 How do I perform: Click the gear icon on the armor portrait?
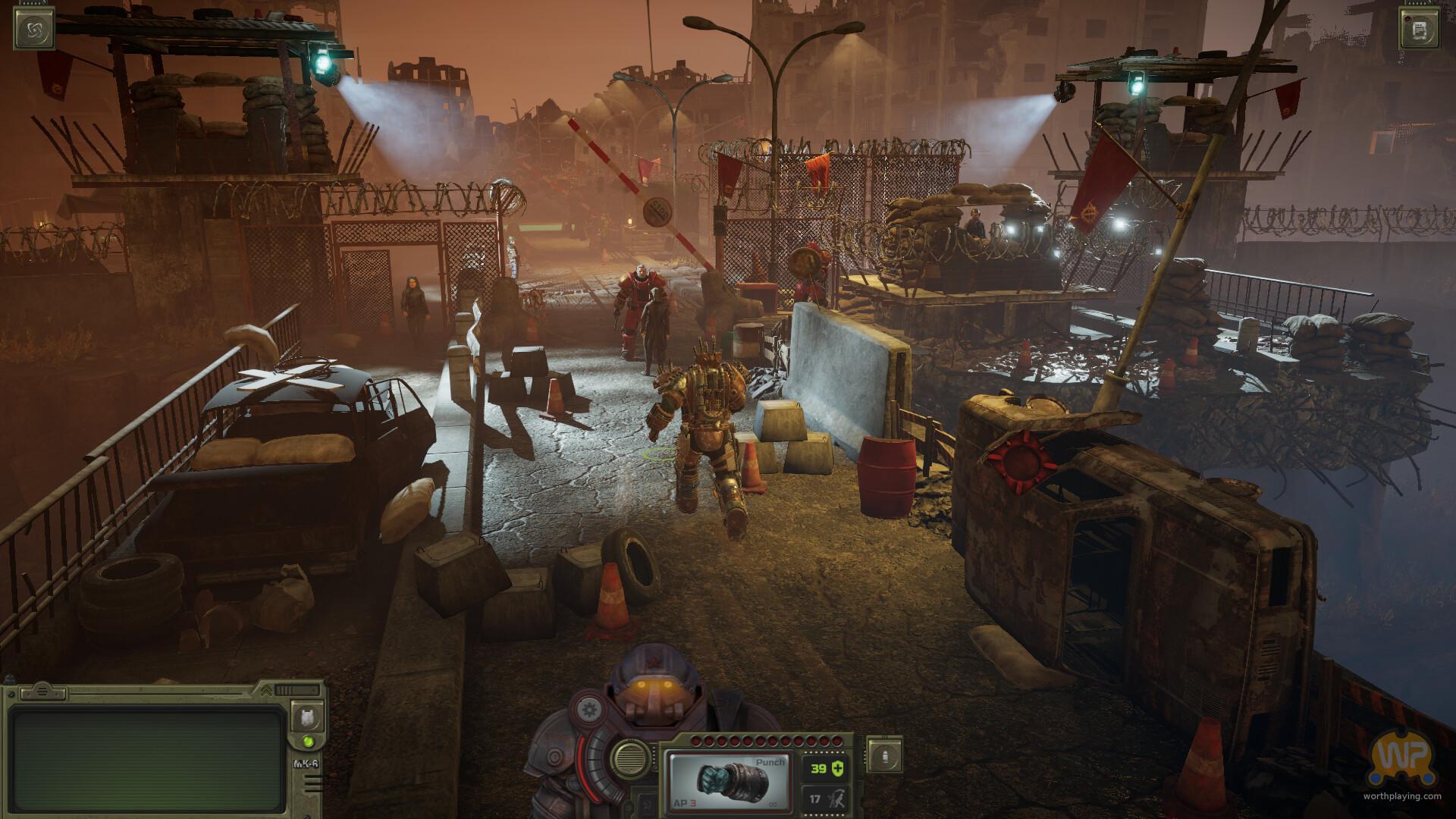[x=587, y=711]
